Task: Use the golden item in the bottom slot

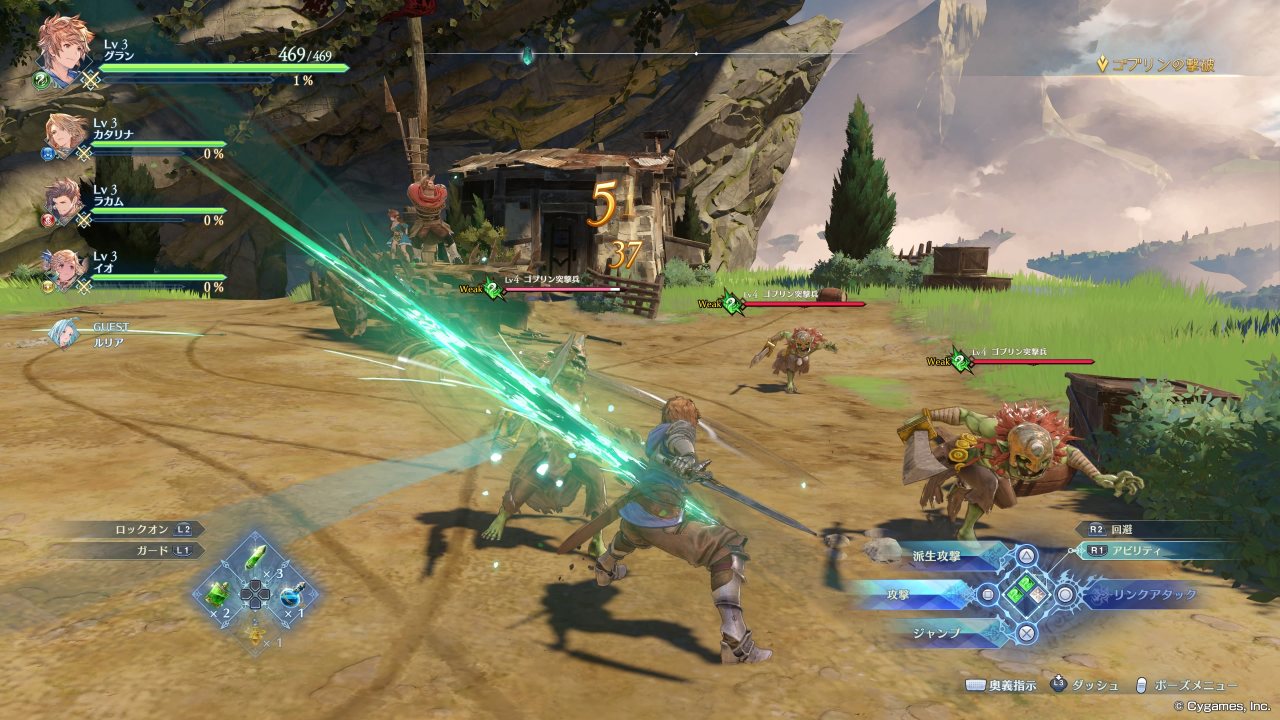Action: click(x=256, y=630)
